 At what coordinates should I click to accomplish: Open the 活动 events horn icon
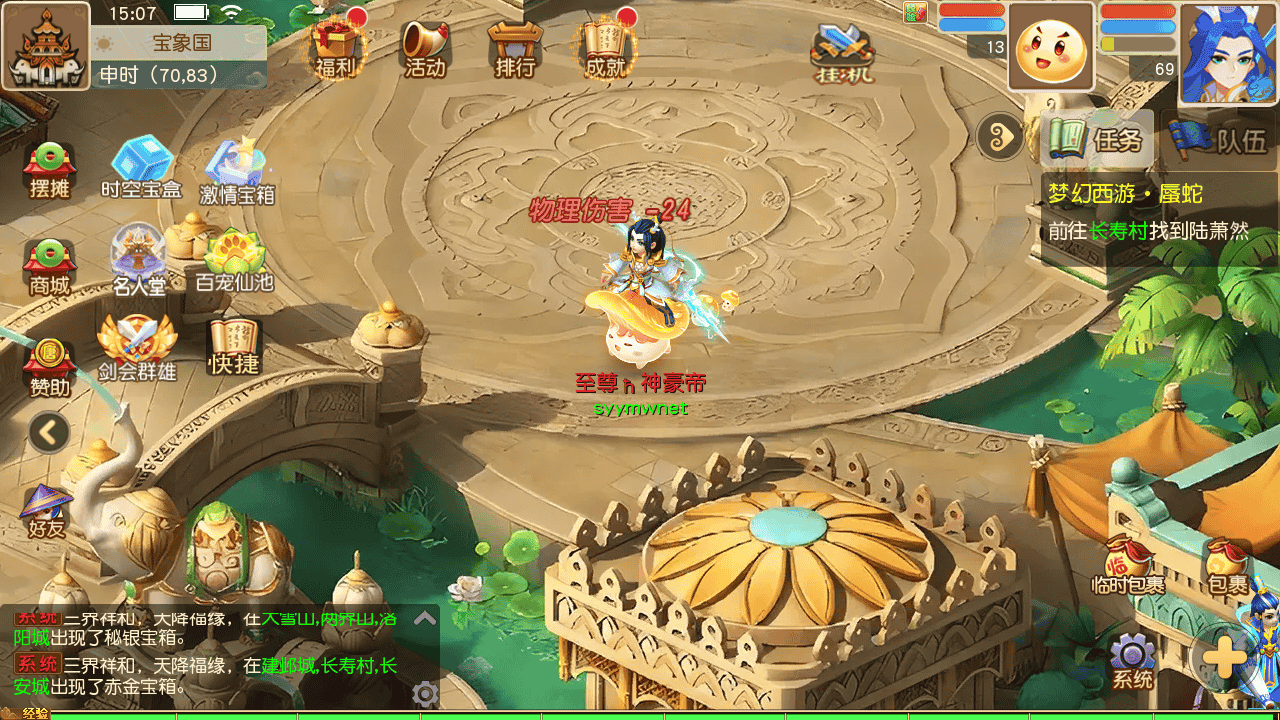425,46
